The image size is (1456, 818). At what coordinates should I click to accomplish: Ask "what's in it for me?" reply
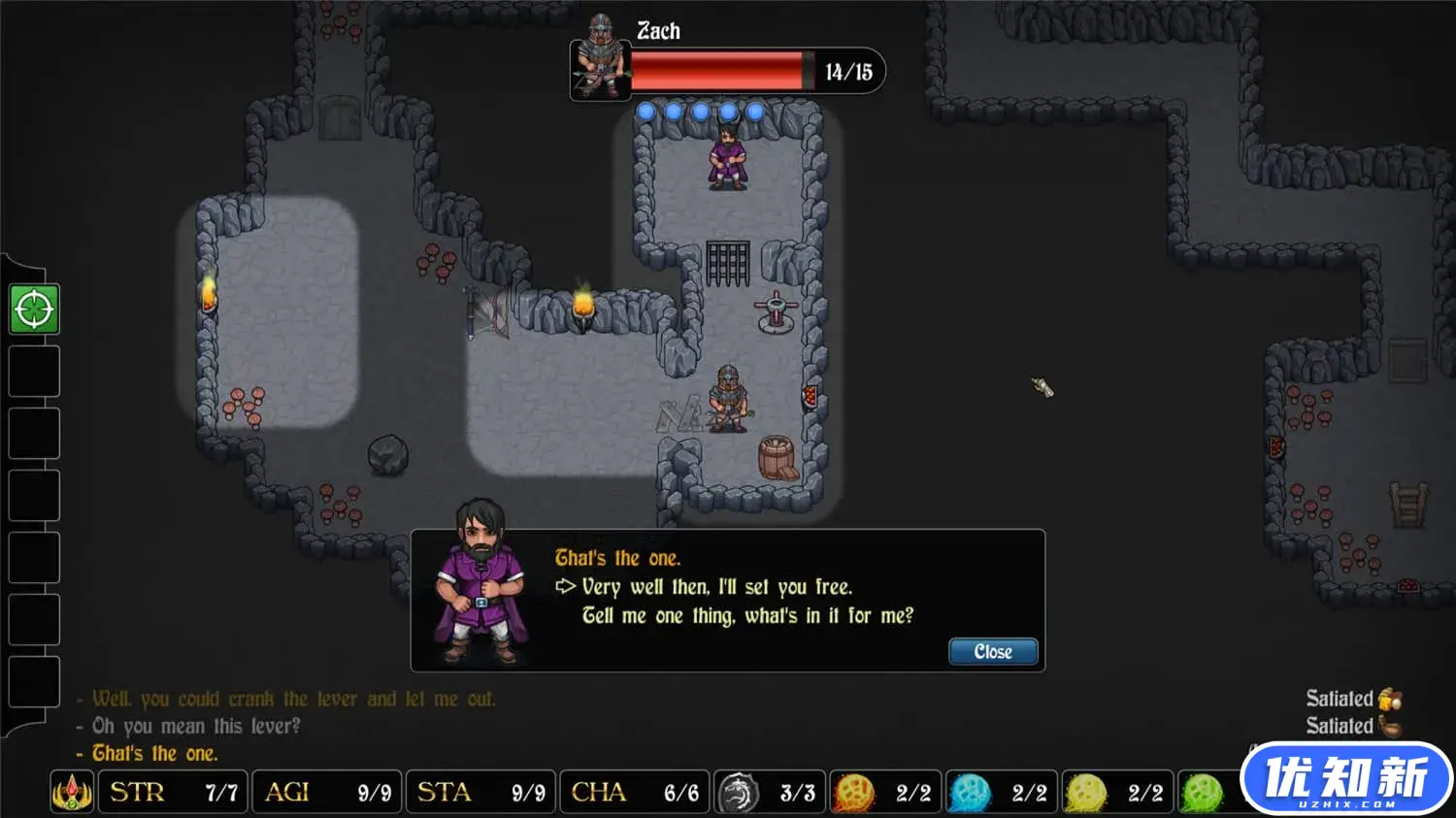click(746, 616)
